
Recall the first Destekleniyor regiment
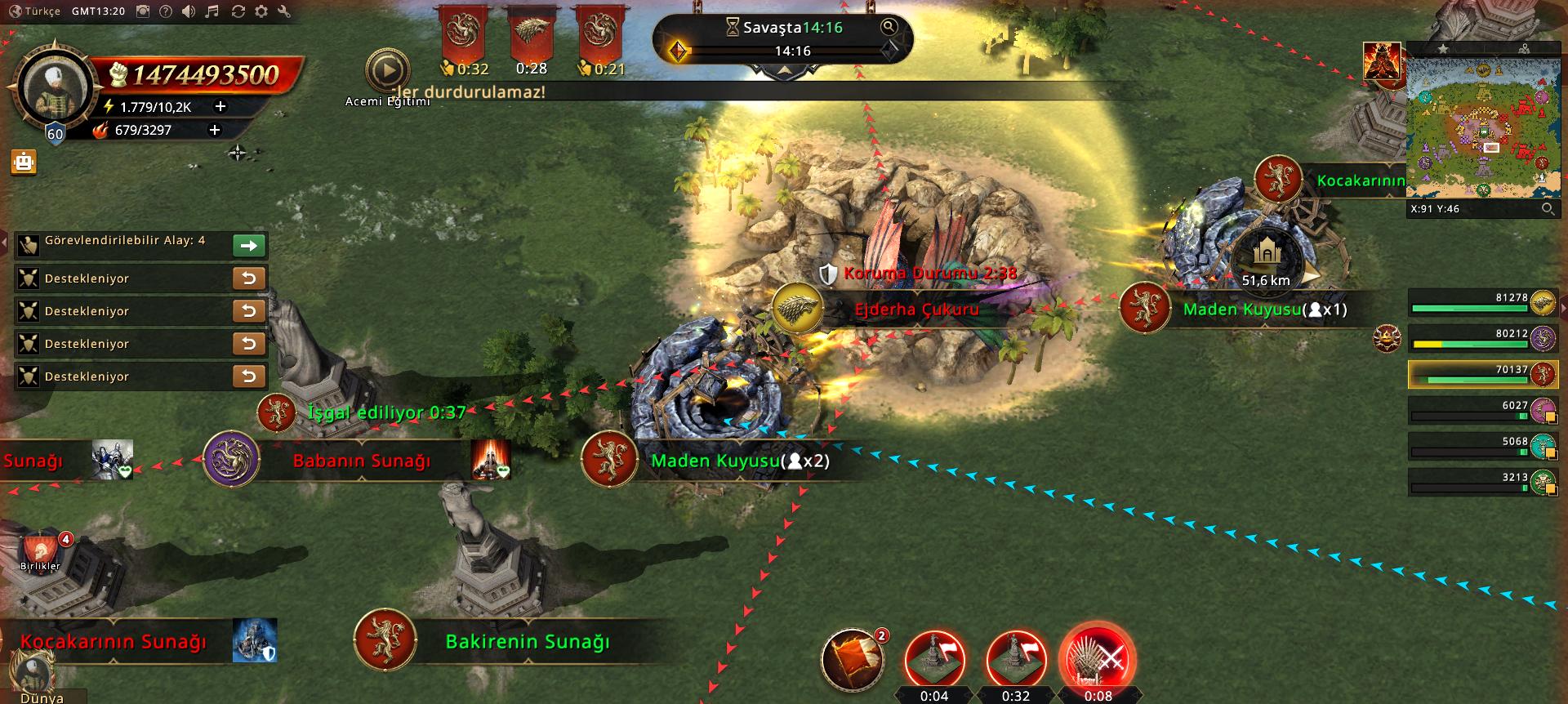(x=249, y=278)
